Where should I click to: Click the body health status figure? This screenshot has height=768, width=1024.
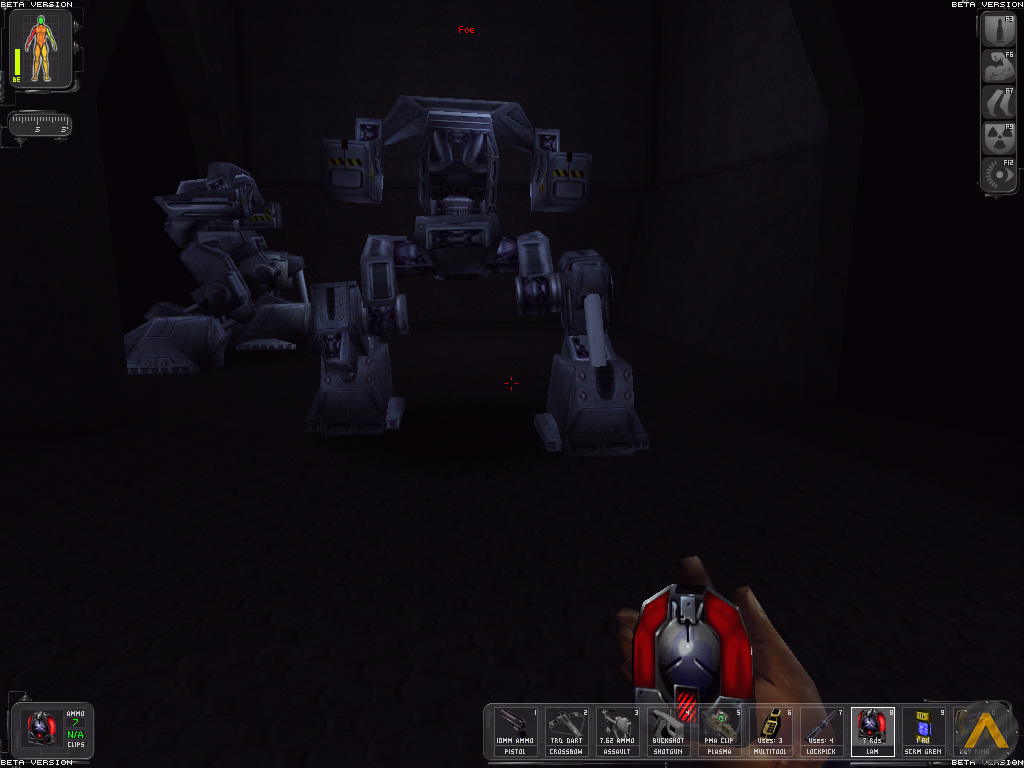point(42,53)
